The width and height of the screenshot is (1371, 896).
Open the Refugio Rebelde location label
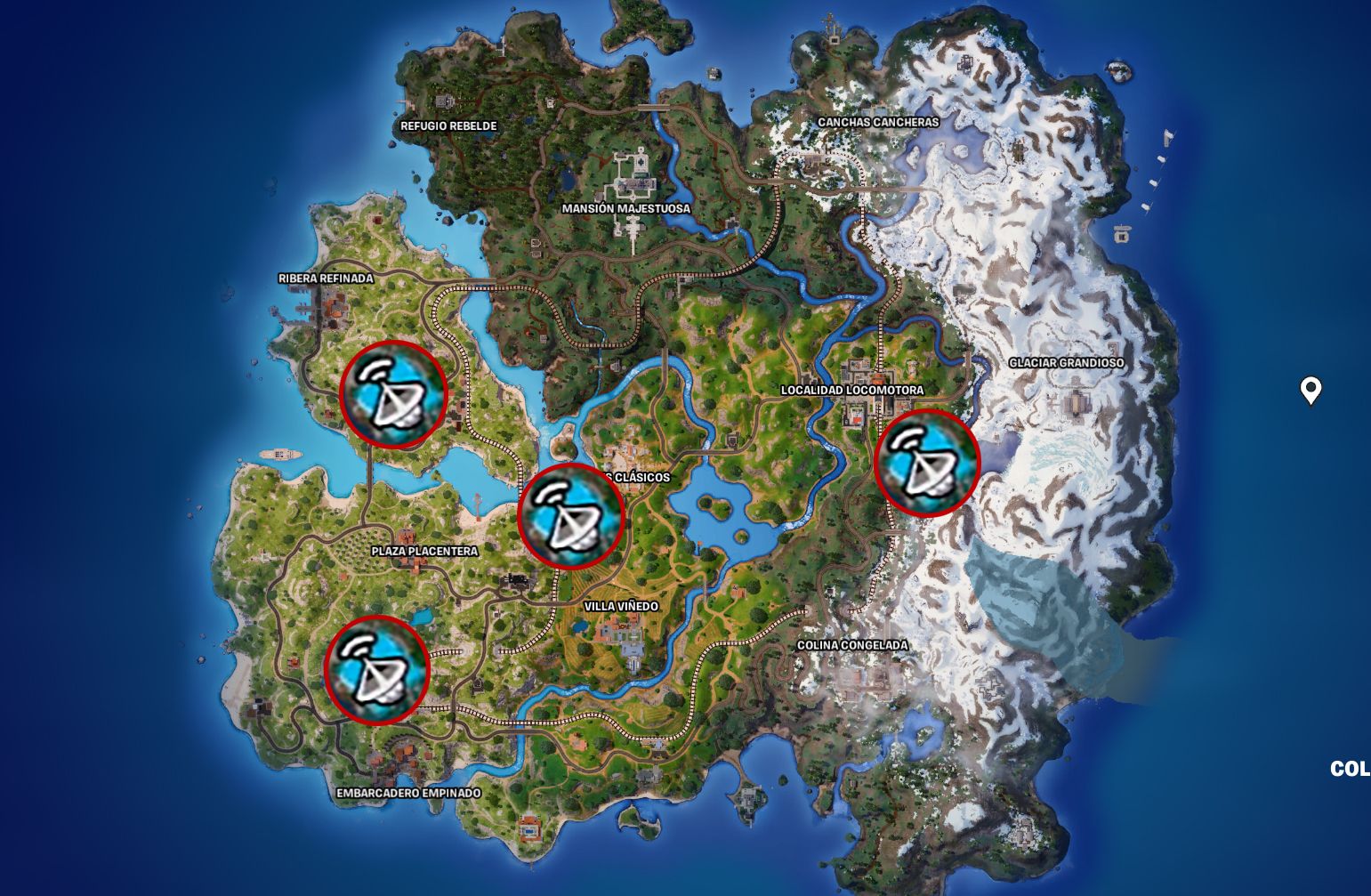click(x=448, y=125)
